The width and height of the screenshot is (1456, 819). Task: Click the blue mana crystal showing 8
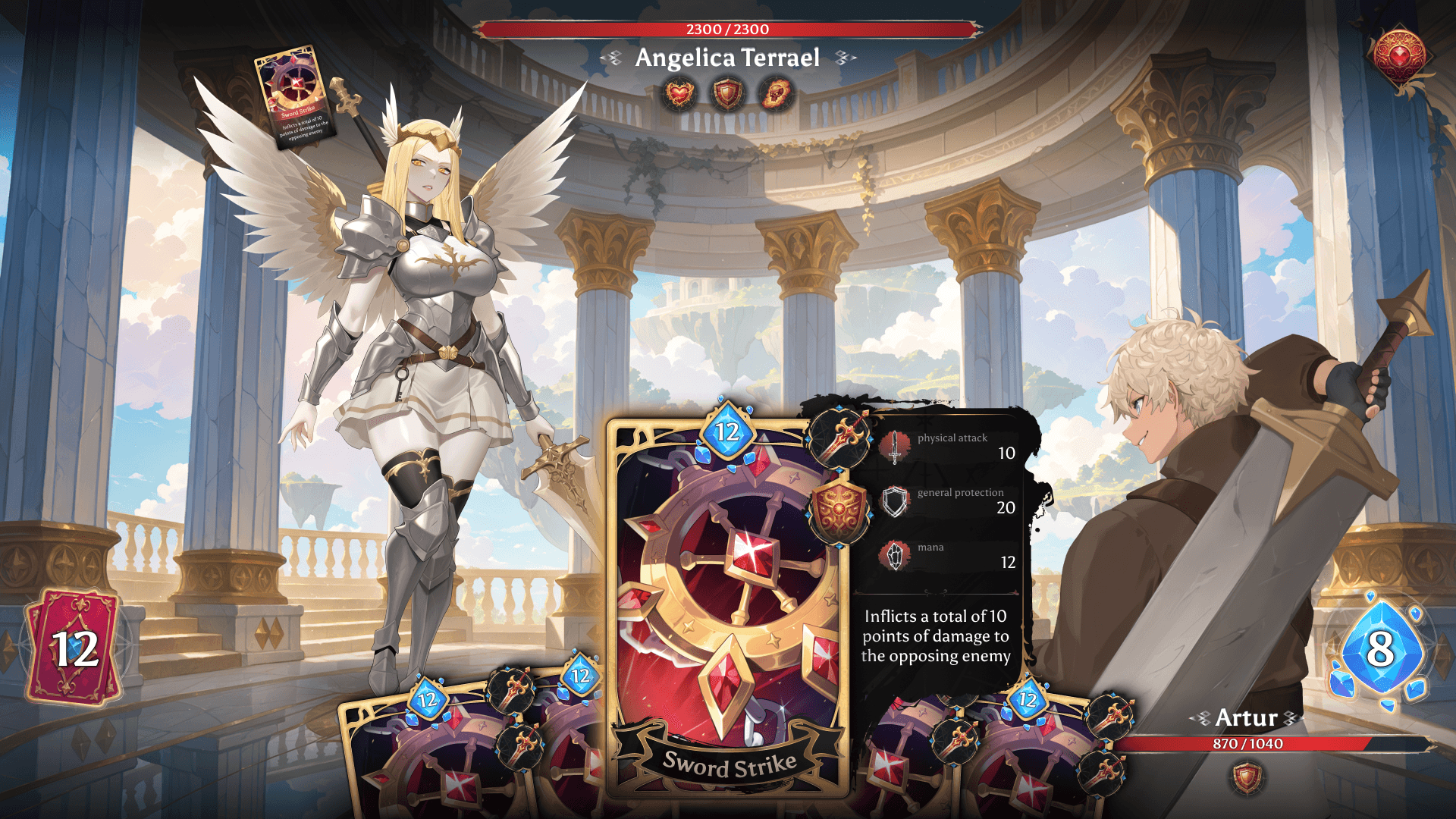tap(1380, 648)
